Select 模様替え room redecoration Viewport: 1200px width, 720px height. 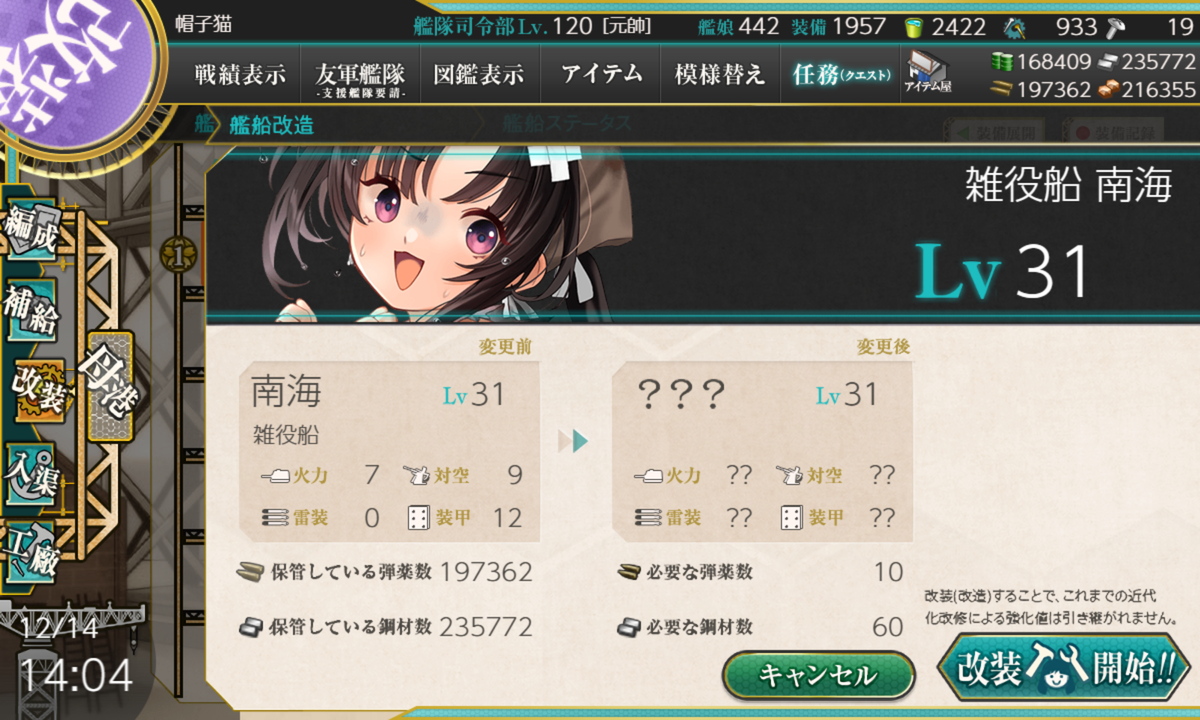pos(720,75)
